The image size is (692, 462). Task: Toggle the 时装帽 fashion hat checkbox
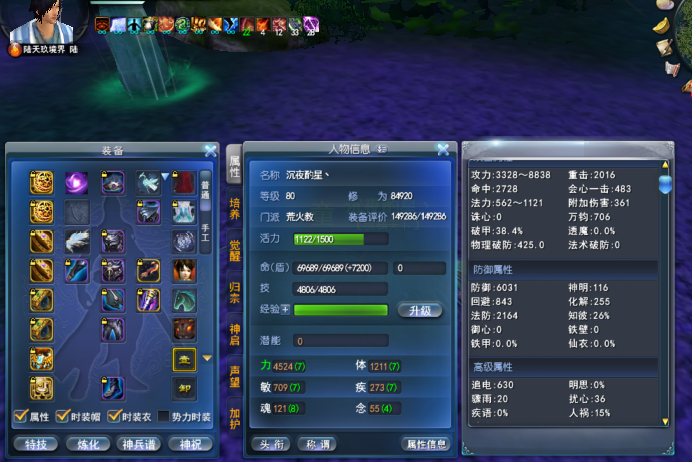coord(60,417)
